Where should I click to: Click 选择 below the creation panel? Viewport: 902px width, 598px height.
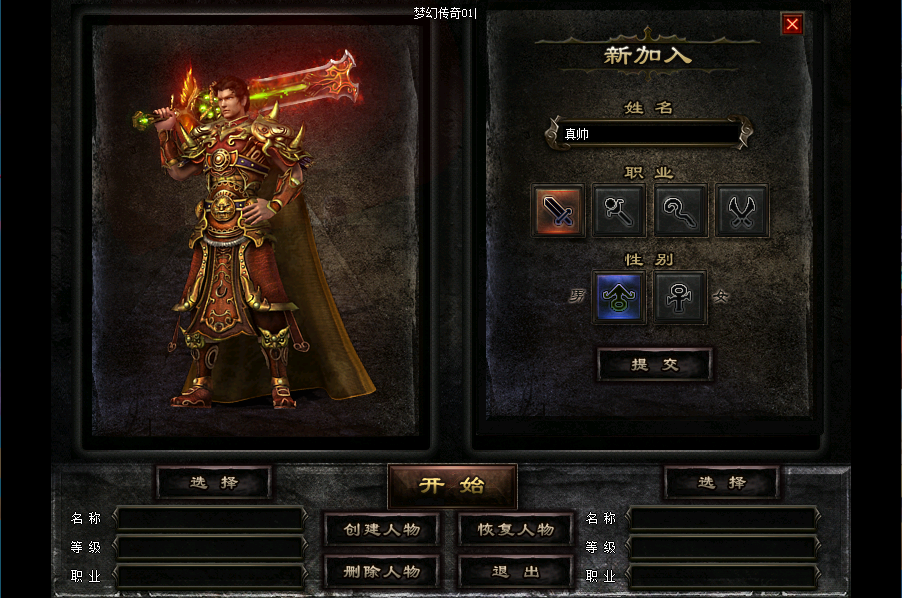(x=721, y=482)
